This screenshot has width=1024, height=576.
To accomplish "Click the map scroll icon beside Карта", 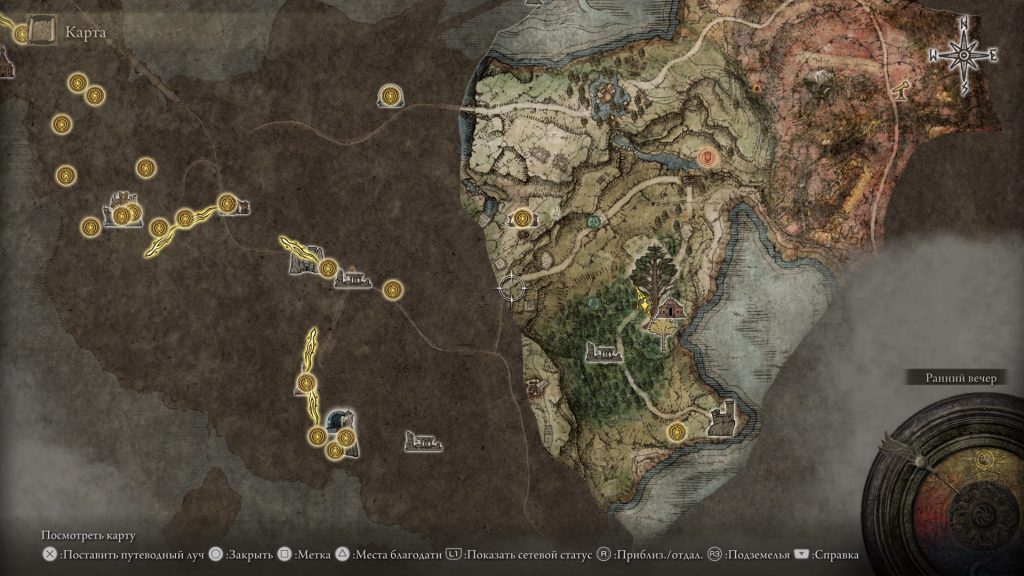I will (x=42, y=29).
